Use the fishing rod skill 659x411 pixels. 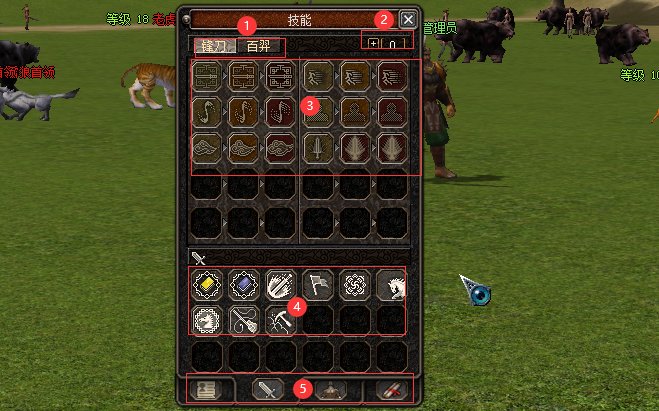pos(244,320)
